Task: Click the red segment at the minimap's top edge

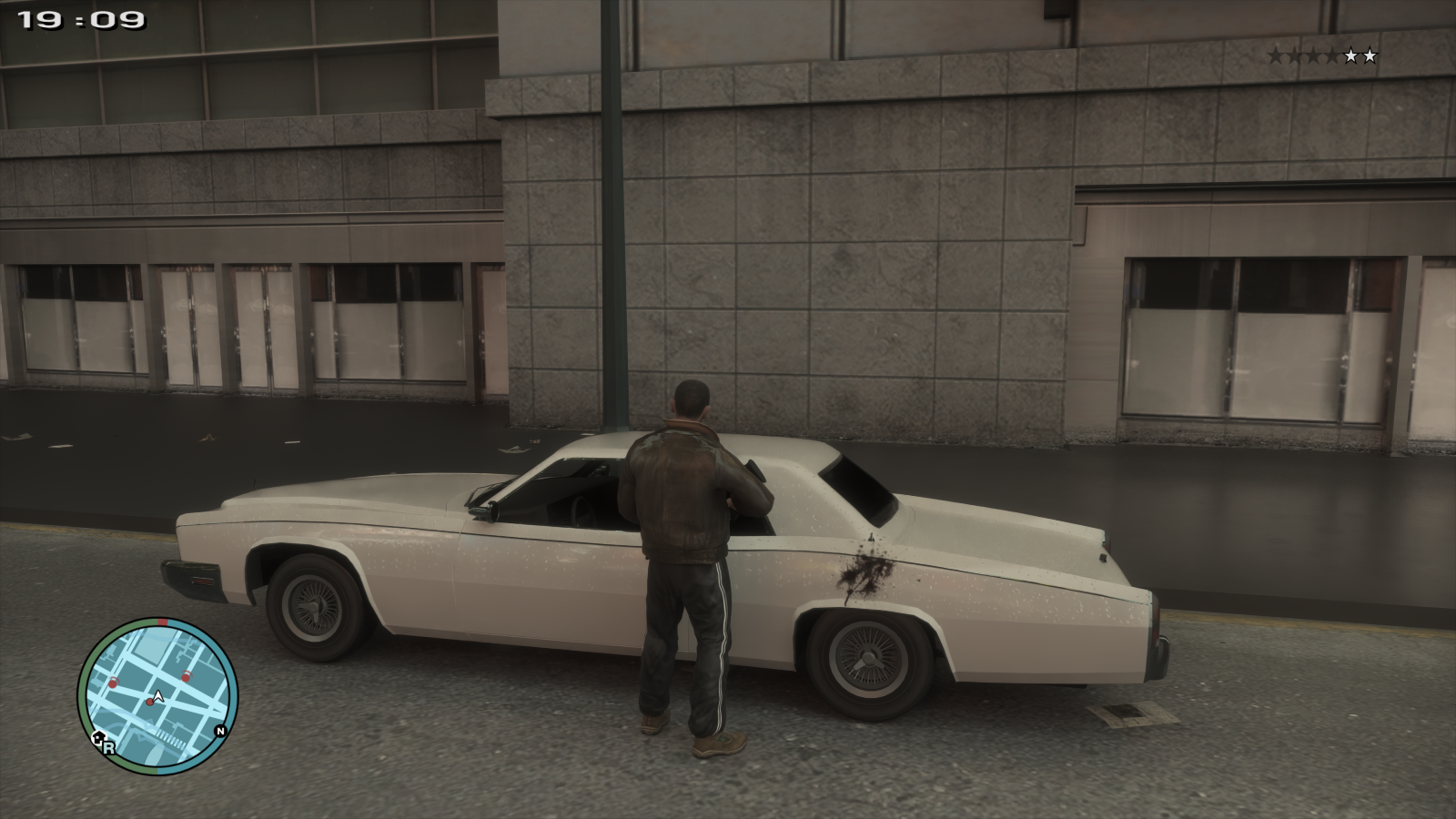Action: [163, 621]
